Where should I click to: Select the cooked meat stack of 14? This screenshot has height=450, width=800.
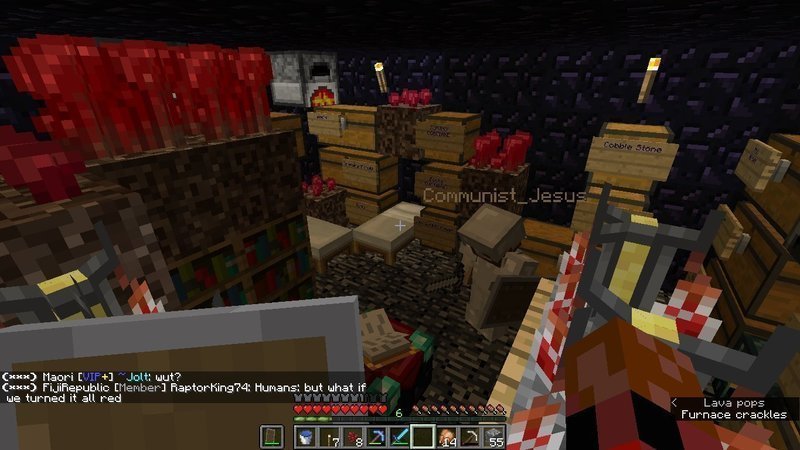(448, 436)
